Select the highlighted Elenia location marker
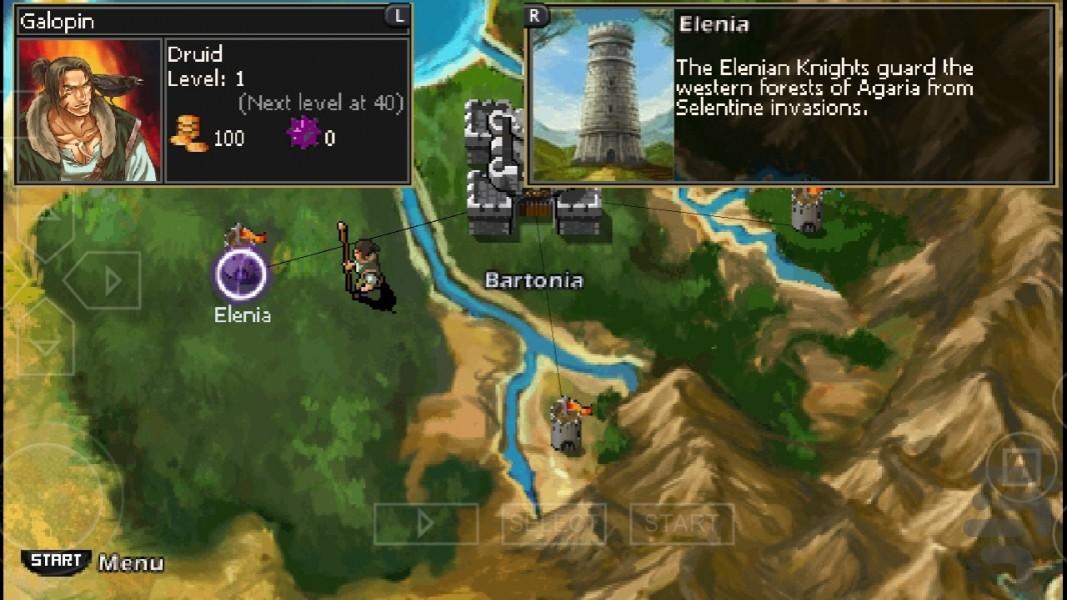Image resolution: width=1067 pixels, height=600 pixels. click(241, 273)
